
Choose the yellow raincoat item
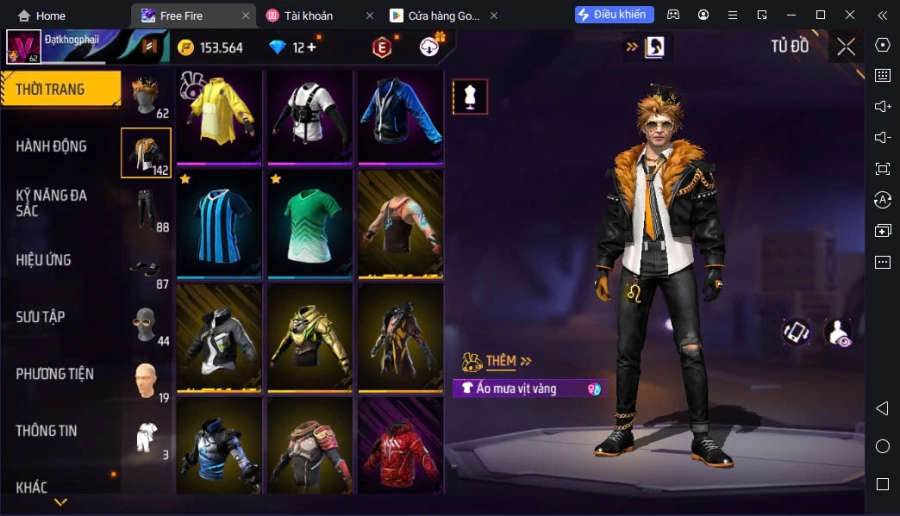coord(219,117)
